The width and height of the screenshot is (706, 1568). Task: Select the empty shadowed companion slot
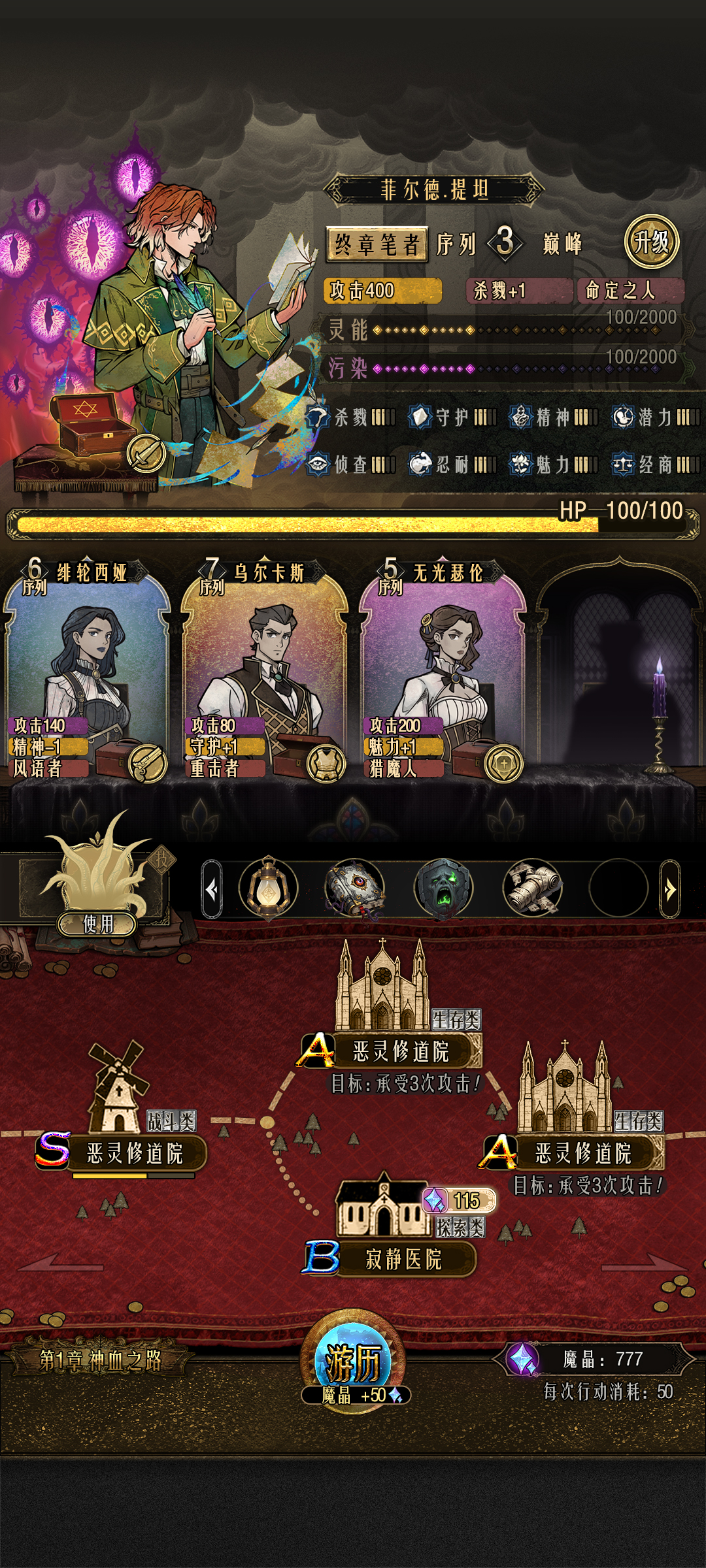[618, 673]
